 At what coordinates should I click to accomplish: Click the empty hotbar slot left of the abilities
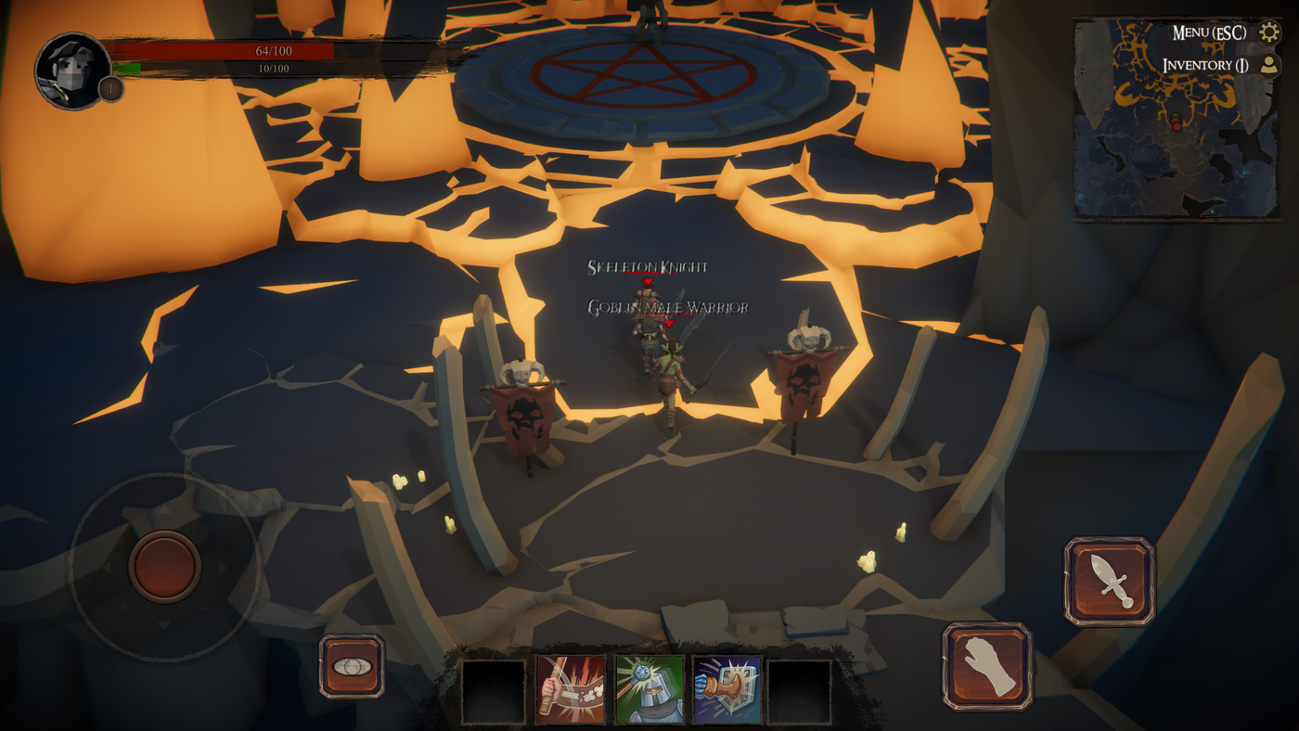(x=495, y=691)
